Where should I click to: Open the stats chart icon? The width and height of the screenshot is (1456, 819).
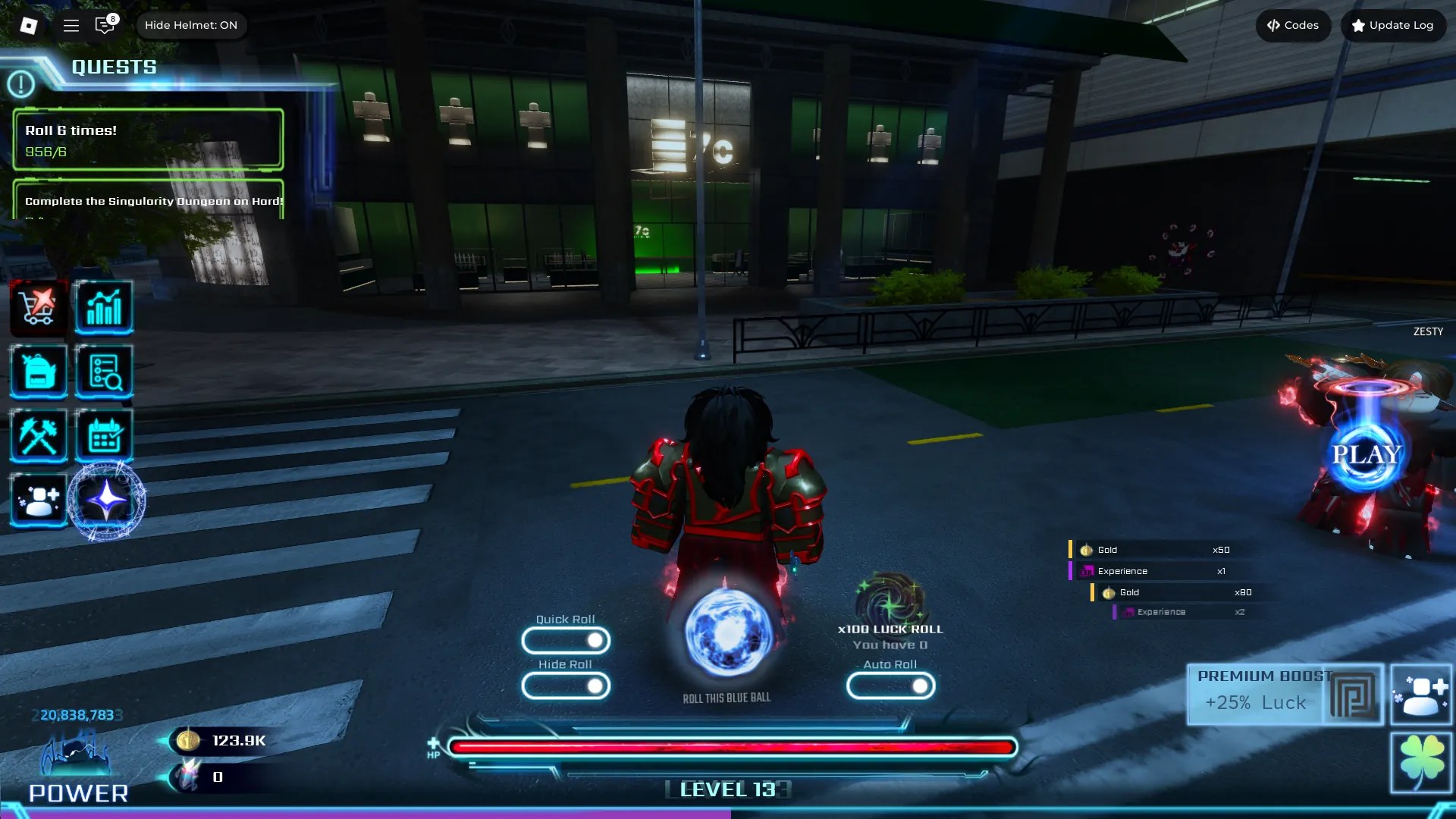point(105,307)
